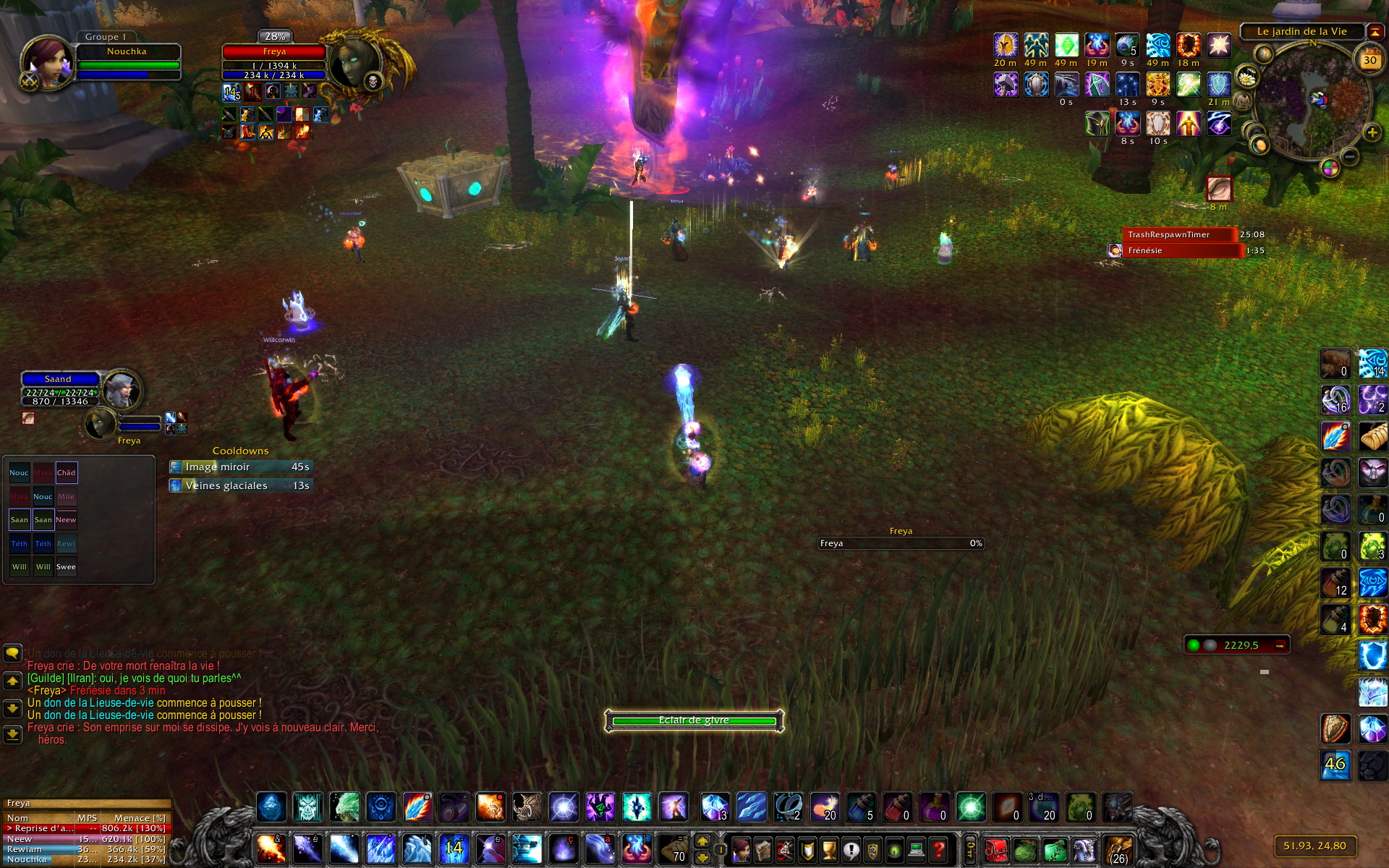Screen dimensions: 1389x868
Task: Choose the Swee cell in the raid frames
Action: [x=66, y=567]
